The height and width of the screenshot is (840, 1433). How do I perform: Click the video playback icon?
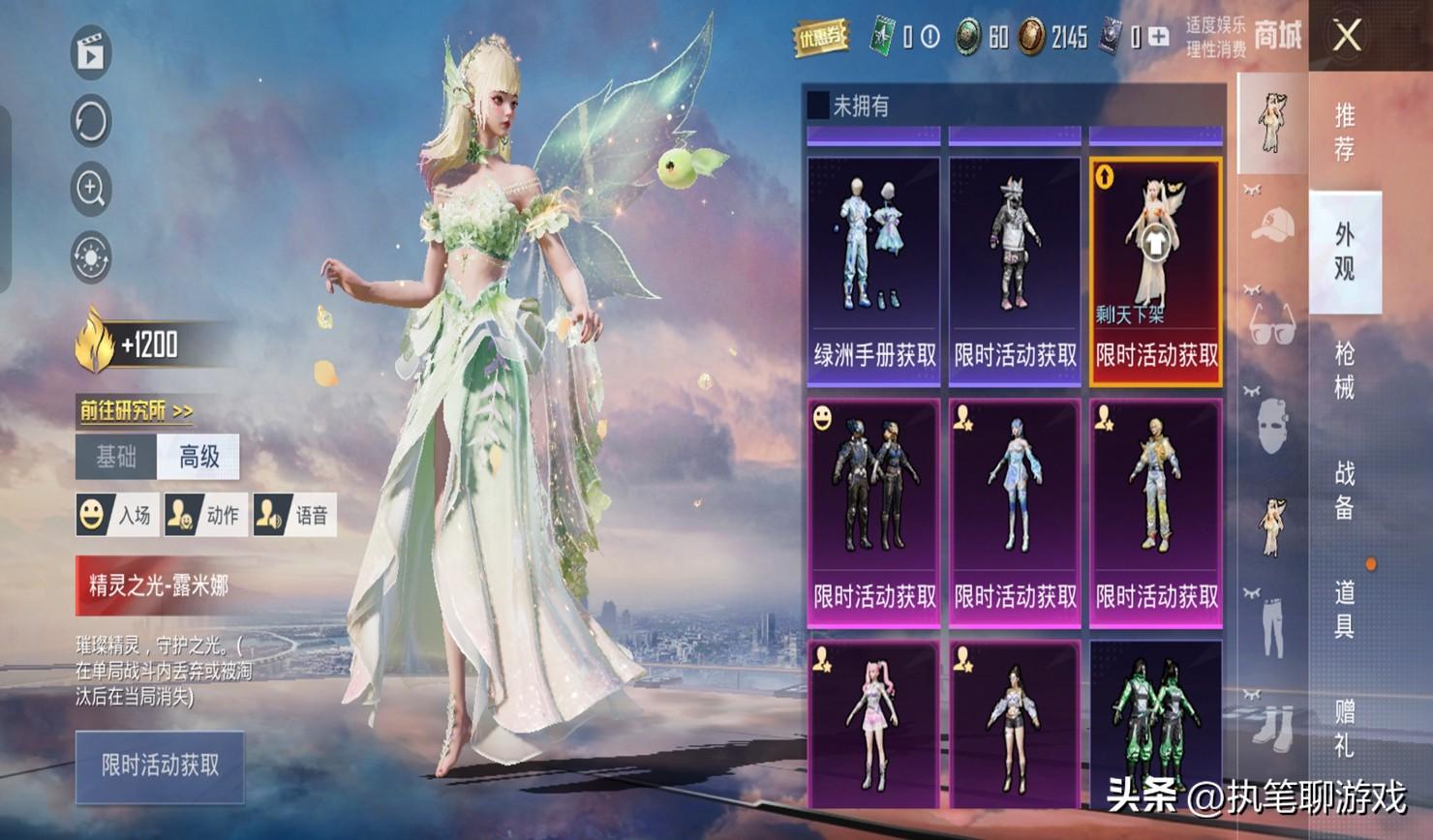coord(91,53)
